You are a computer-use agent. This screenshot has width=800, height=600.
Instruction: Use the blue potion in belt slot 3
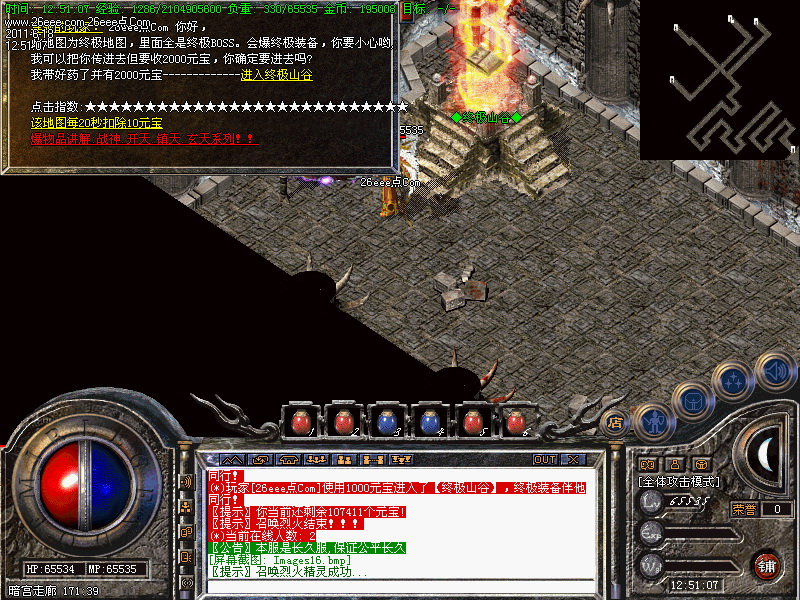(x=387, y=422)
